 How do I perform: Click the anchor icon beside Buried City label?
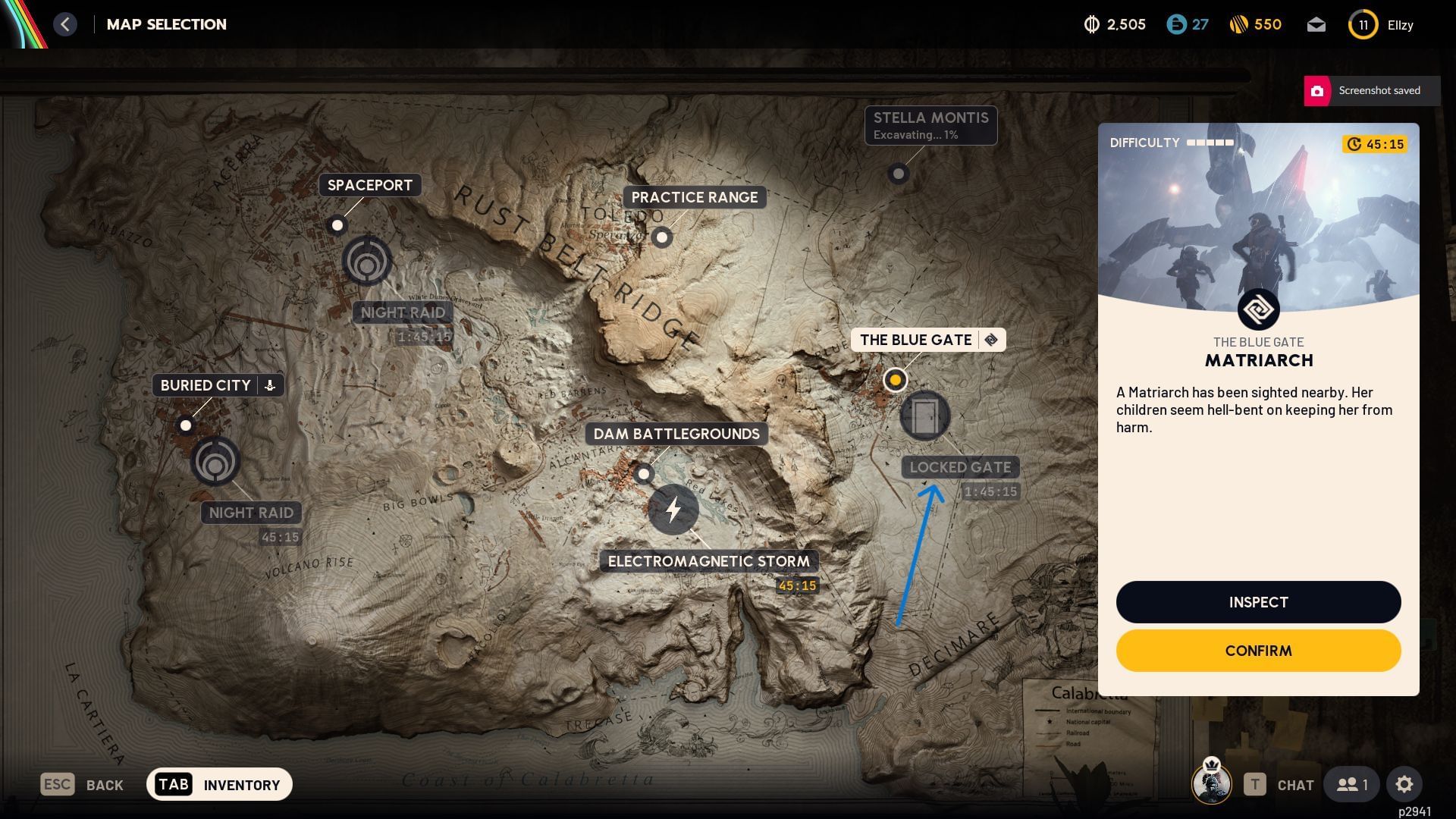point(271,384)
